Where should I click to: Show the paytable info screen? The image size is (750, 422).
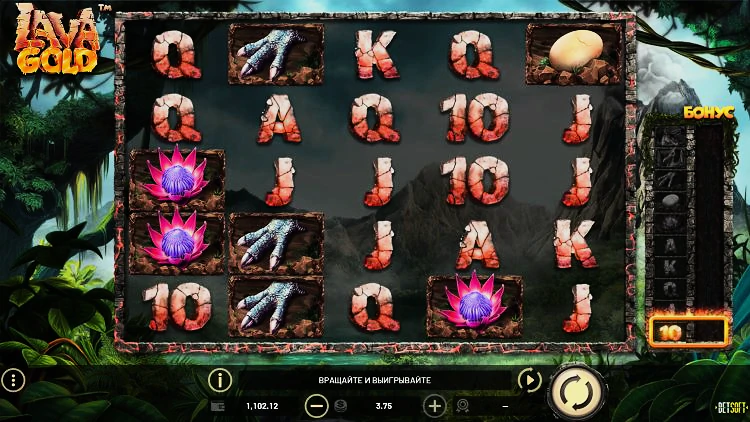pyautogui.click(x=219, y=380)
